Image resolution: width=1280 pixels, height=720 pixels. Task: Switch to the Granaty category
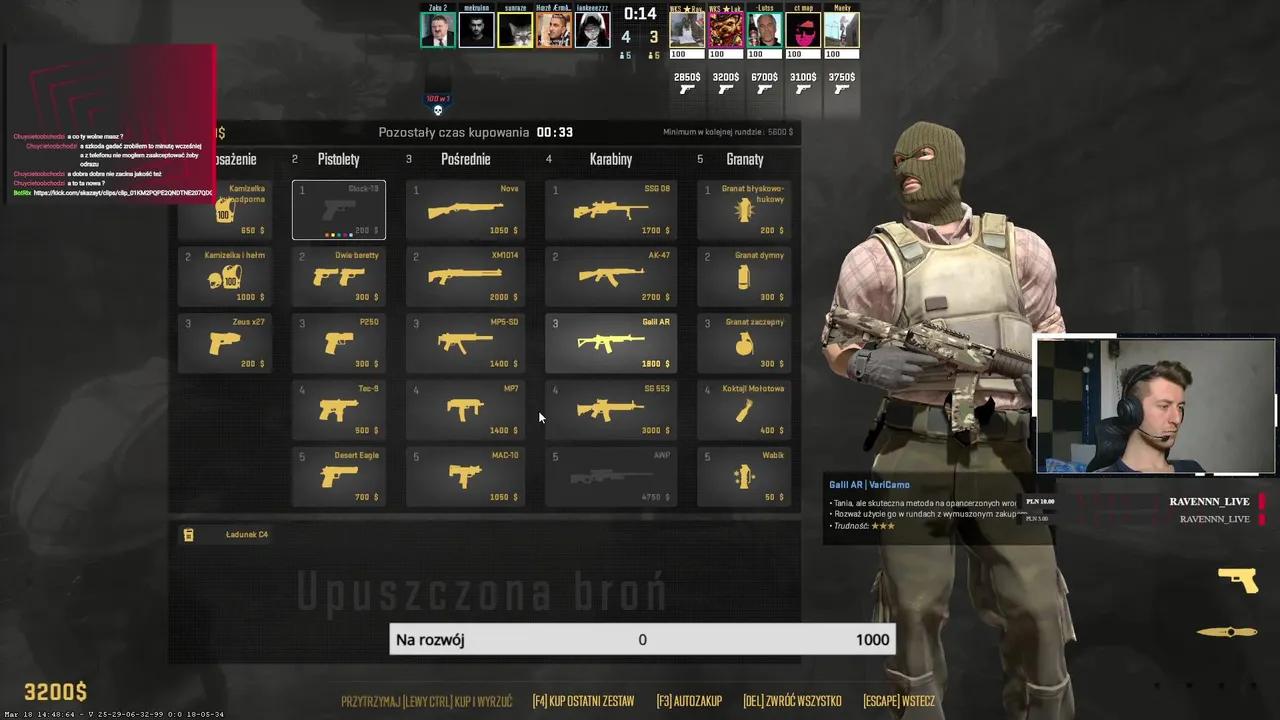pyautogui.click(x=743, y=159)
